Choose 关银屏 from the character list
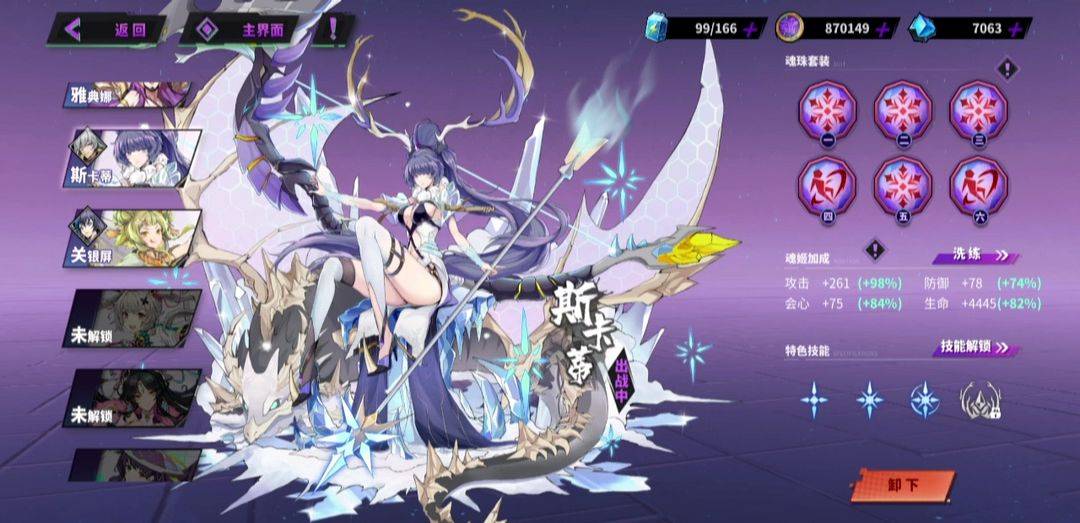 click(135, 239)
